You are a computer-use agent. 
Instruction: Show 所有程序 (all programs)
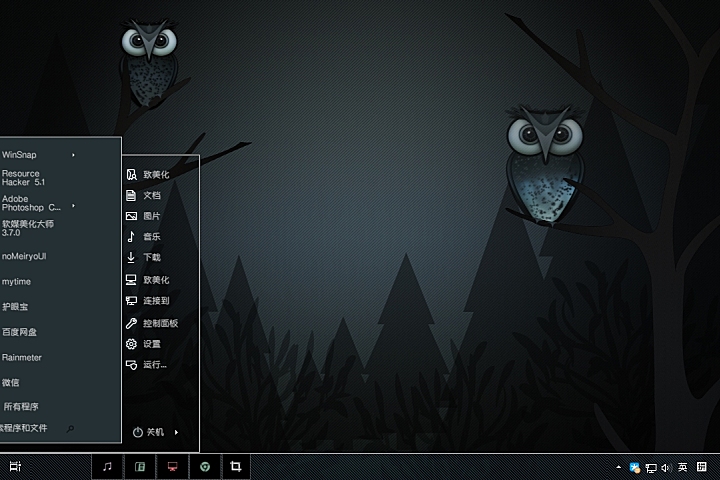(21, 407)
